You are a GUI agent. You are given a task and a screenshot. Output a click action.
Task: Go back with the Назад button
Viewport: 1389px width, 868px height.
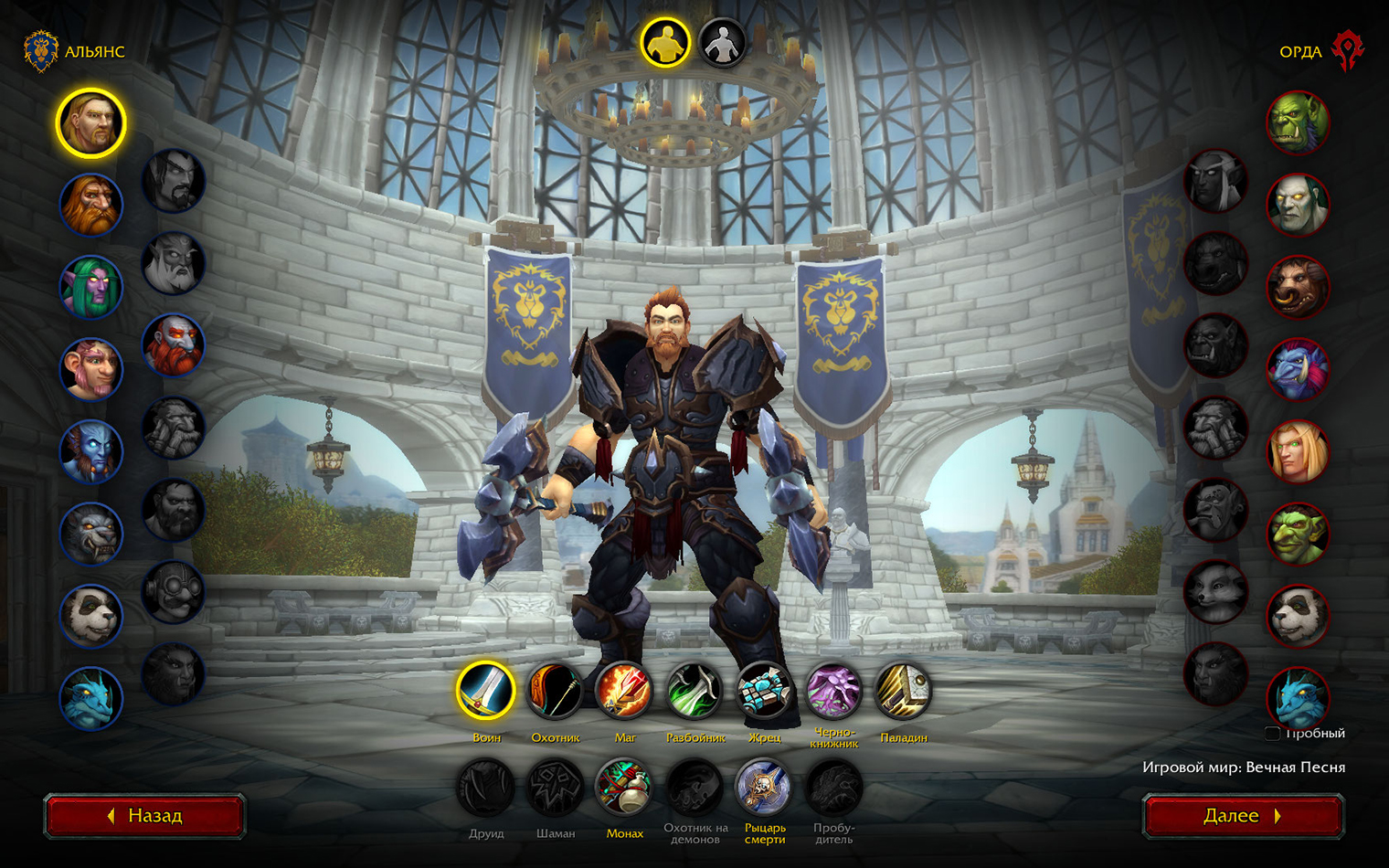coord(144,816)
